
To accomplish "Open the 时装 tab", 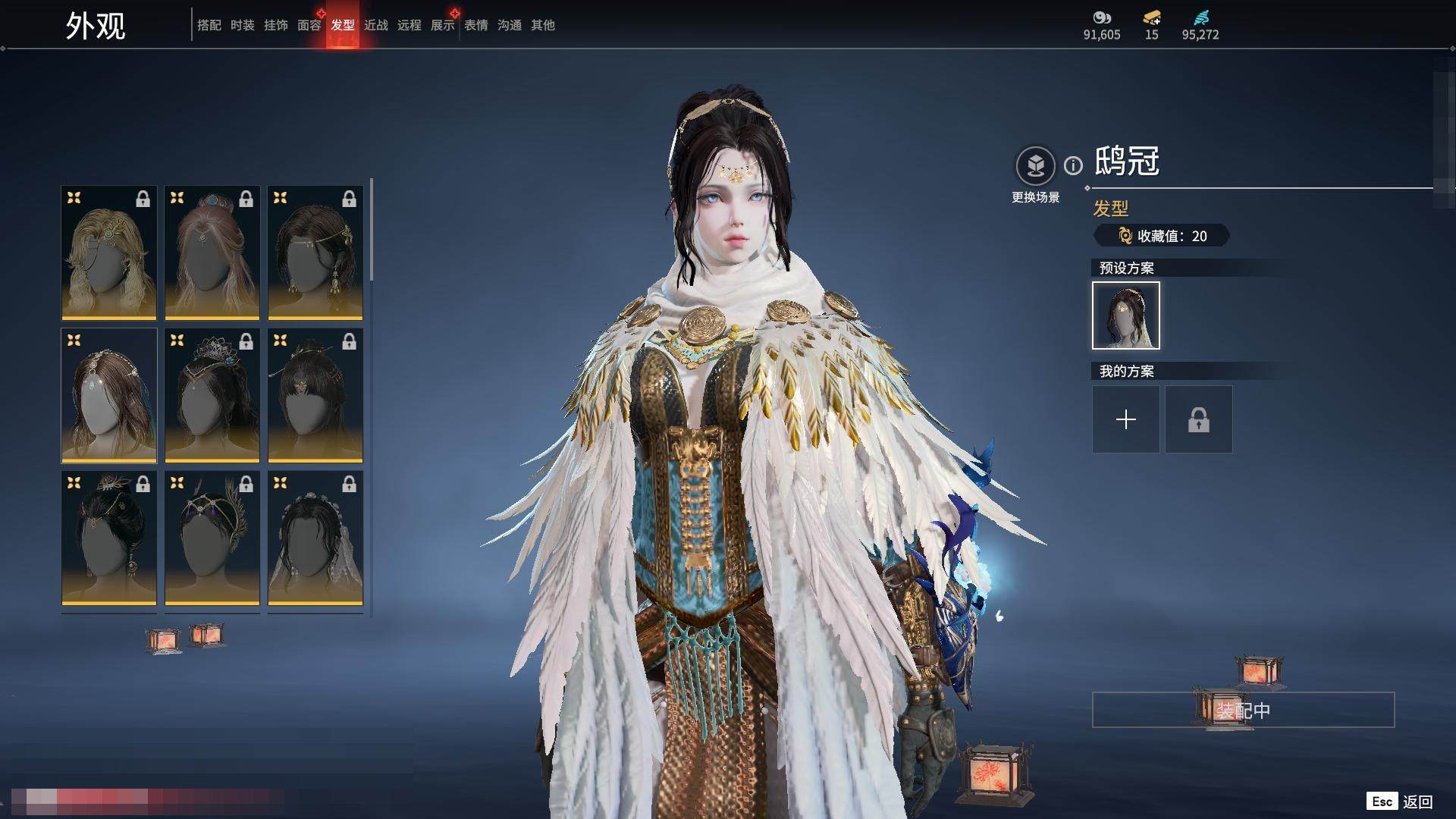I will [242, 25].
